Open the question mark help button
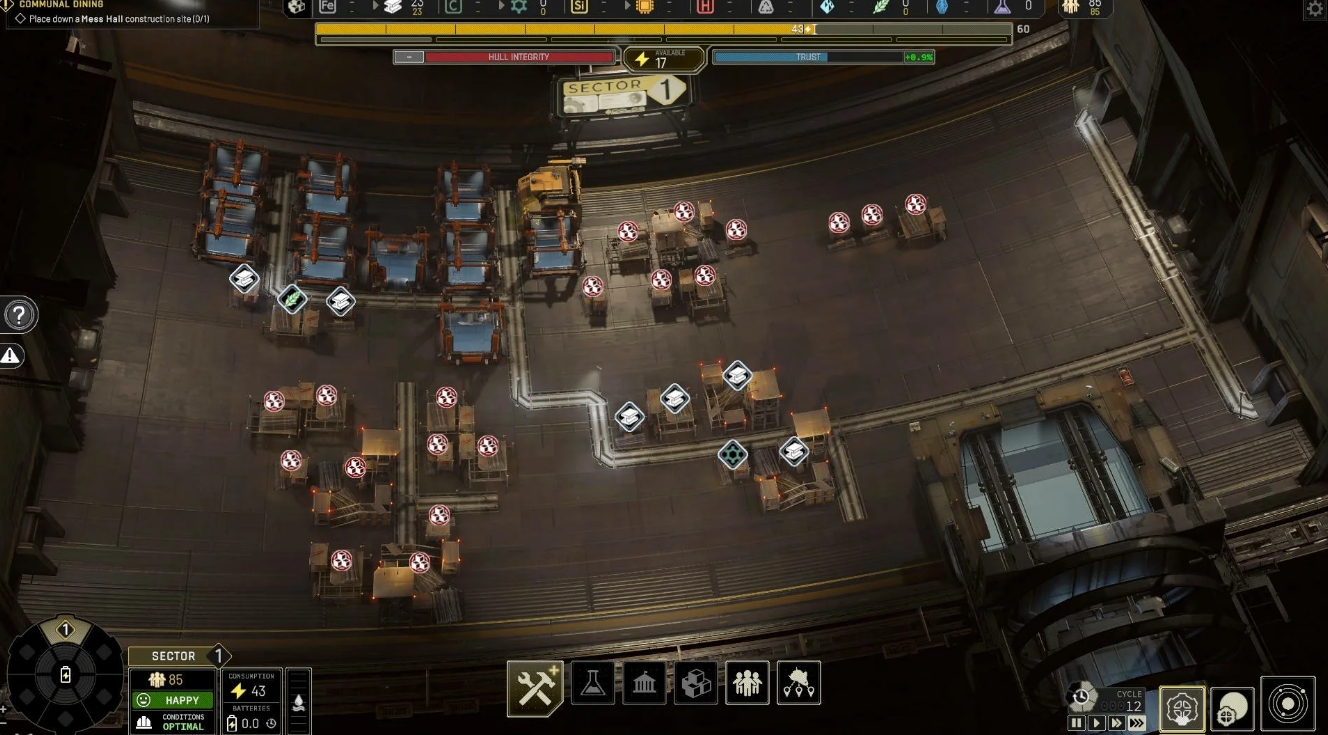The width and height of the screenshot is (1328, 735). tap(19, 315)
